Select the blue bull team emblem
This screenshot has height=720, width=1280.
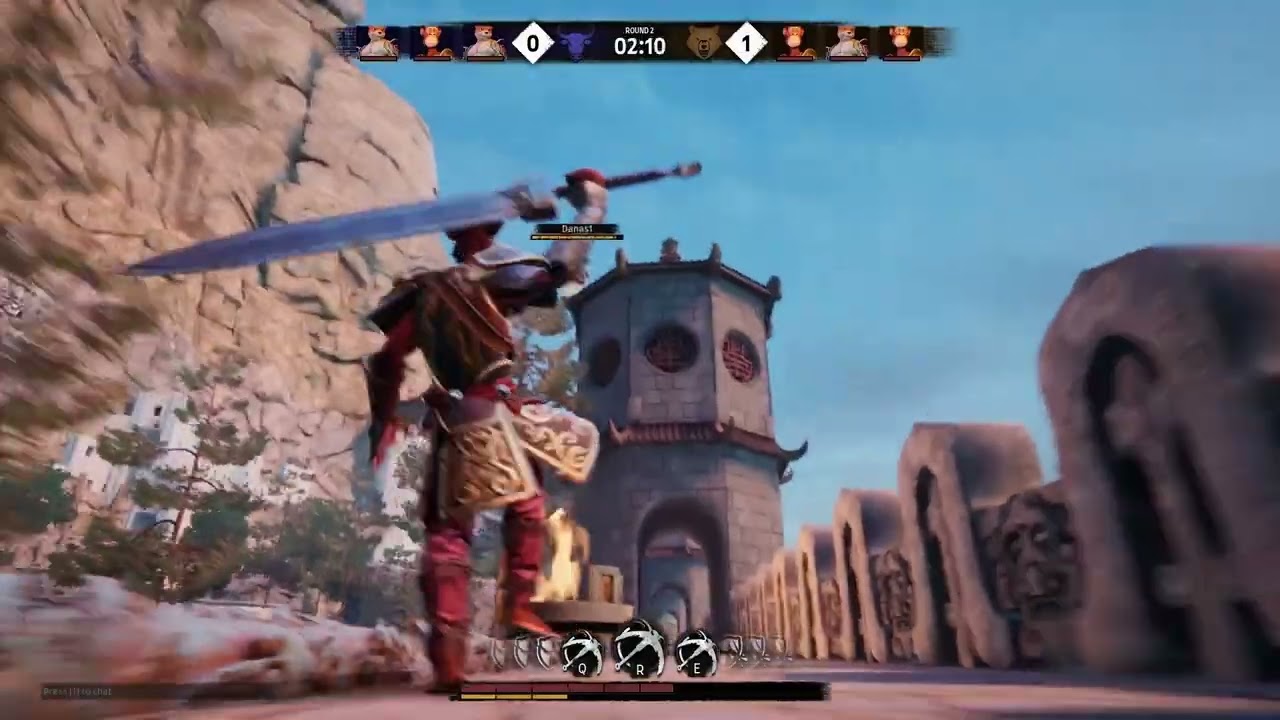pos(576,44)
